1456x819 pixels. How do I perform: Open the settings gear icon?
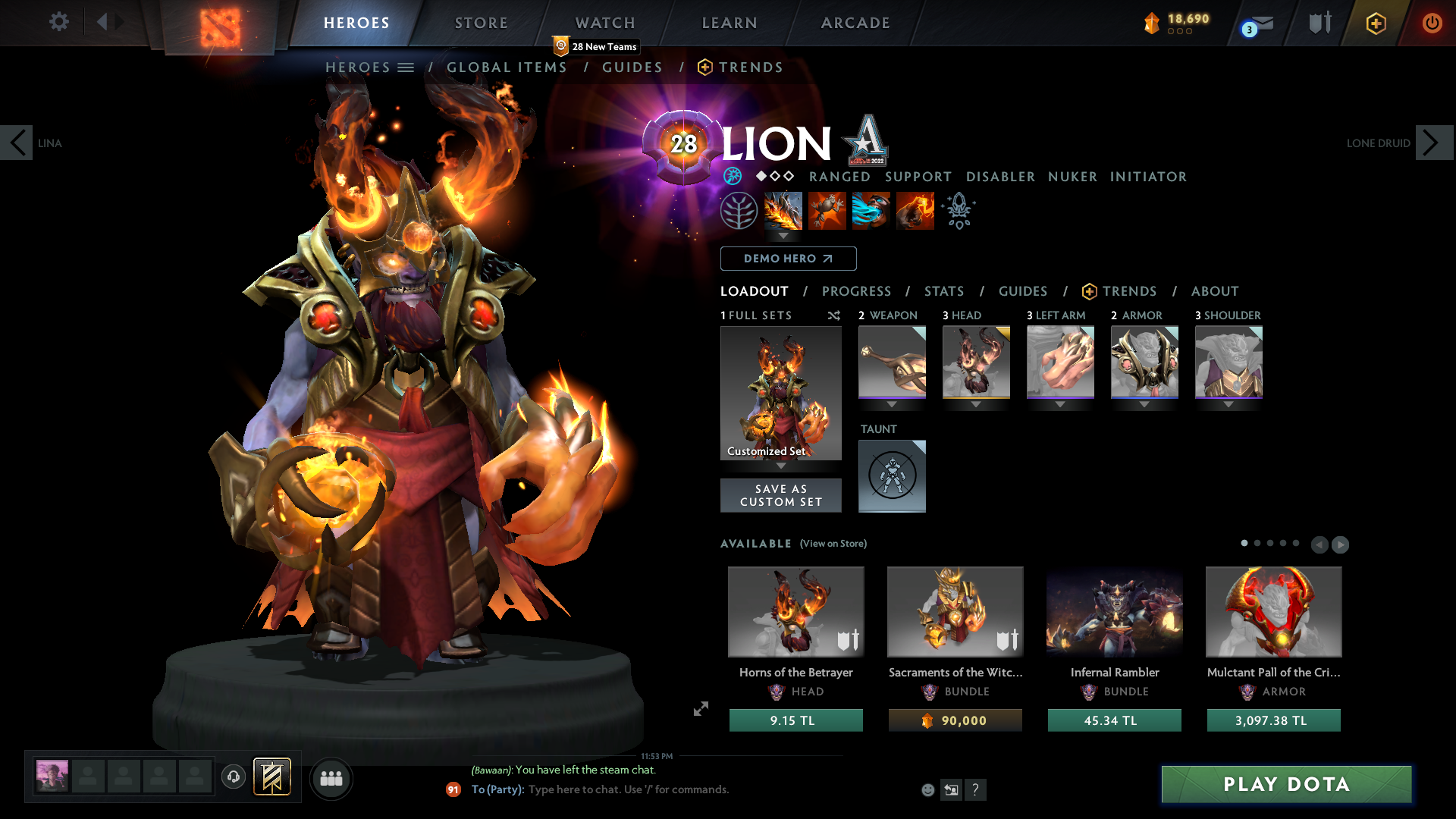(x=58, y=22)
